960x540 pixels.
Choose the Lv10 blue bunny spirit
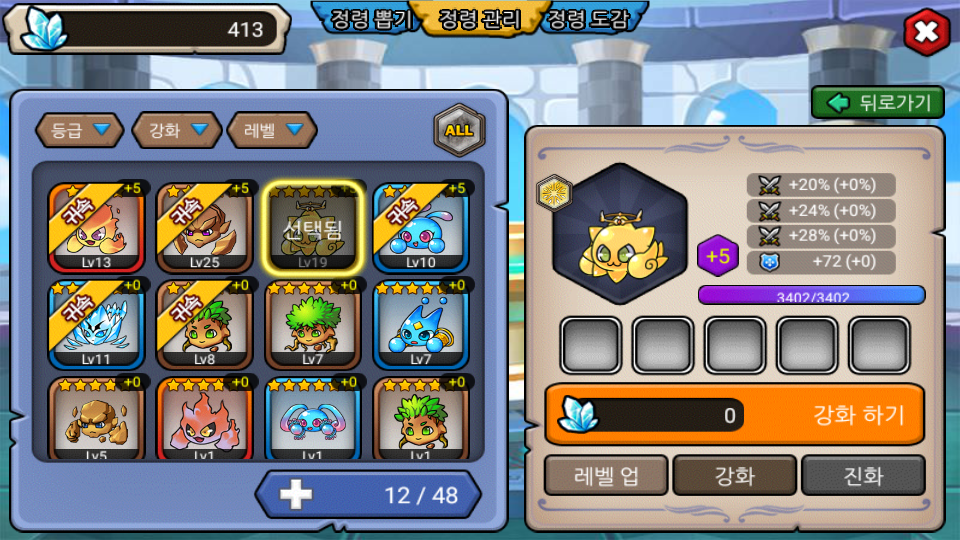[420, 228]
